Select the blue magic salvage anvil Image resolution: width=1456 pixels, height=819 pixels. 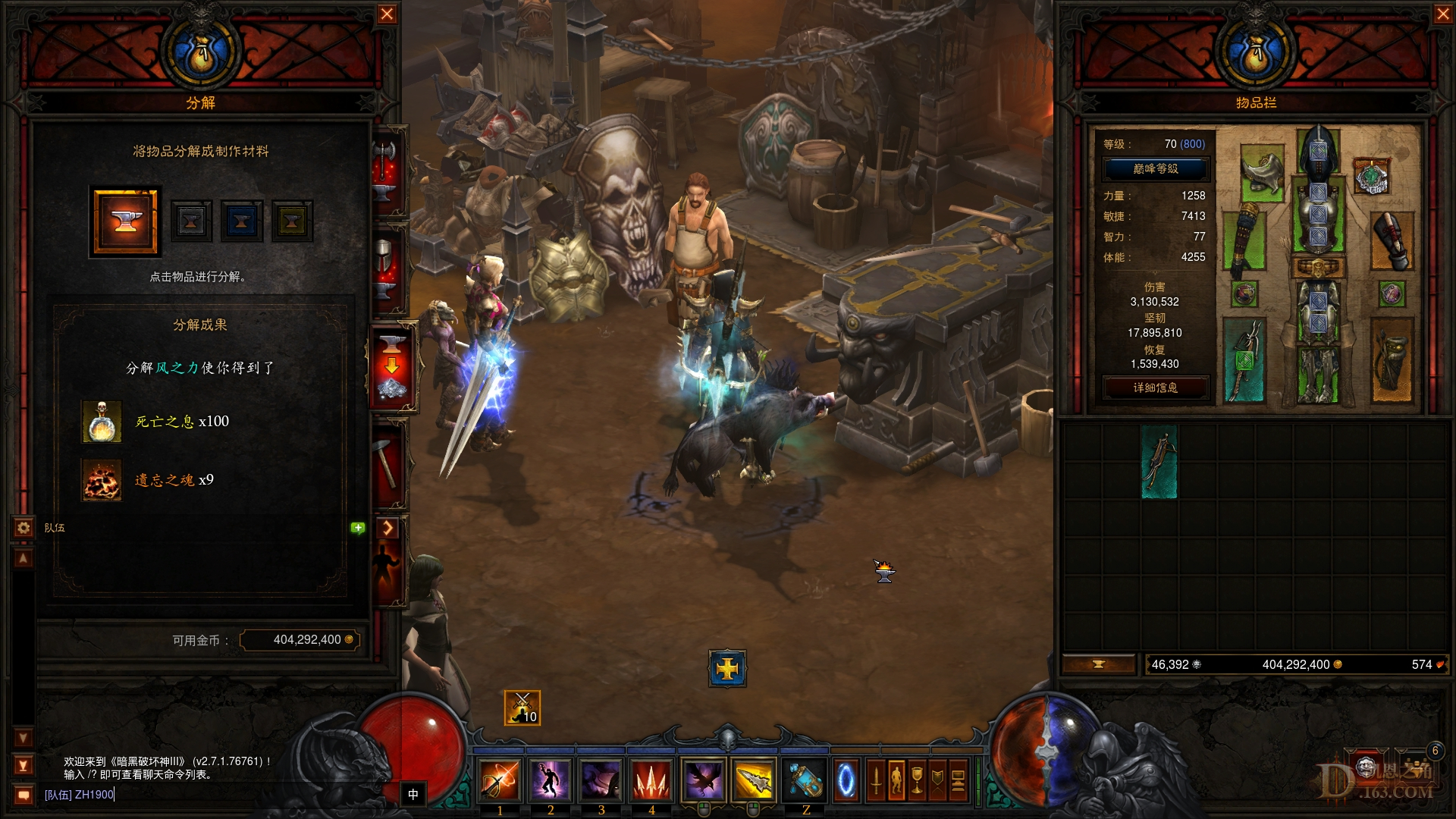(x=241, y=221)
